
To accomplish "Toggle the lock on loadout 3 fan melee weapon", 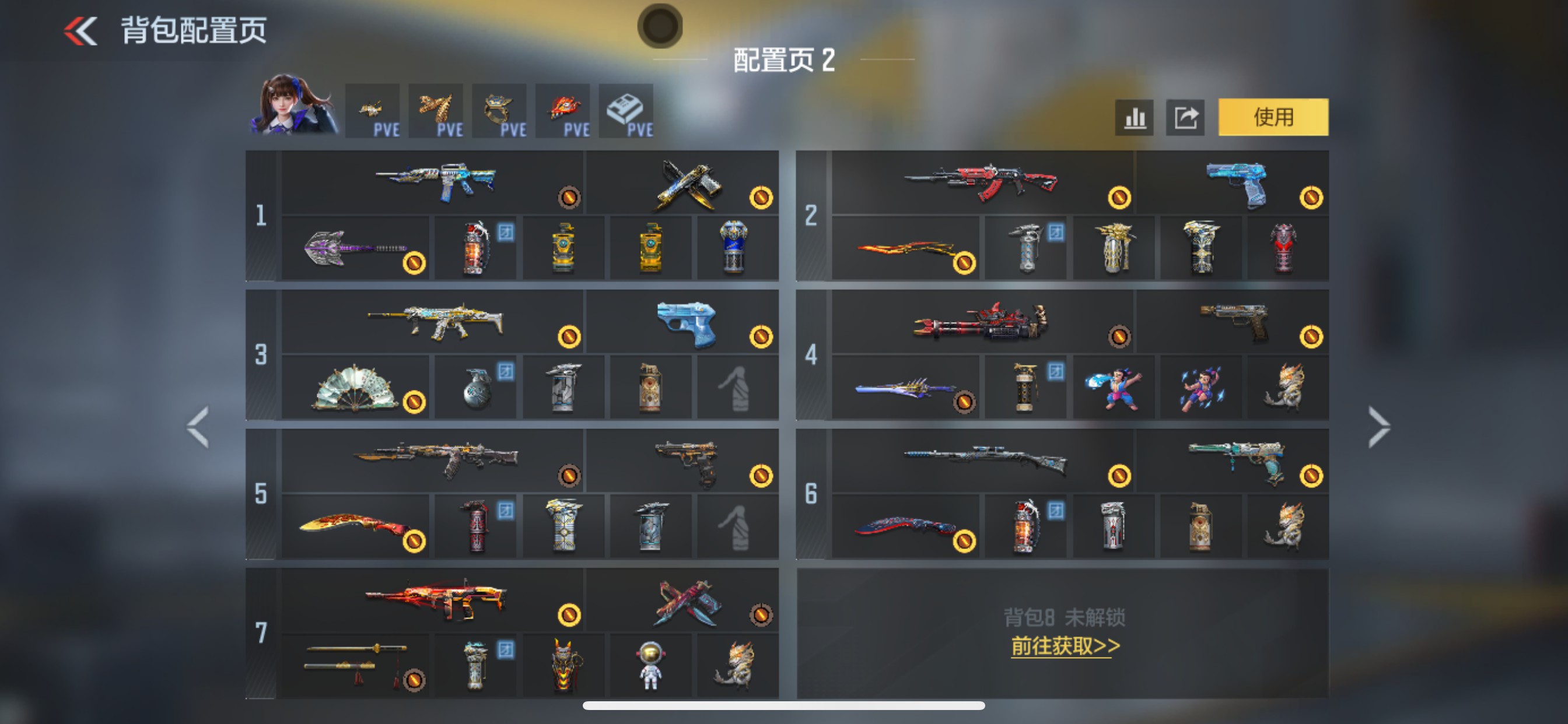I will [x=415, y=403].
